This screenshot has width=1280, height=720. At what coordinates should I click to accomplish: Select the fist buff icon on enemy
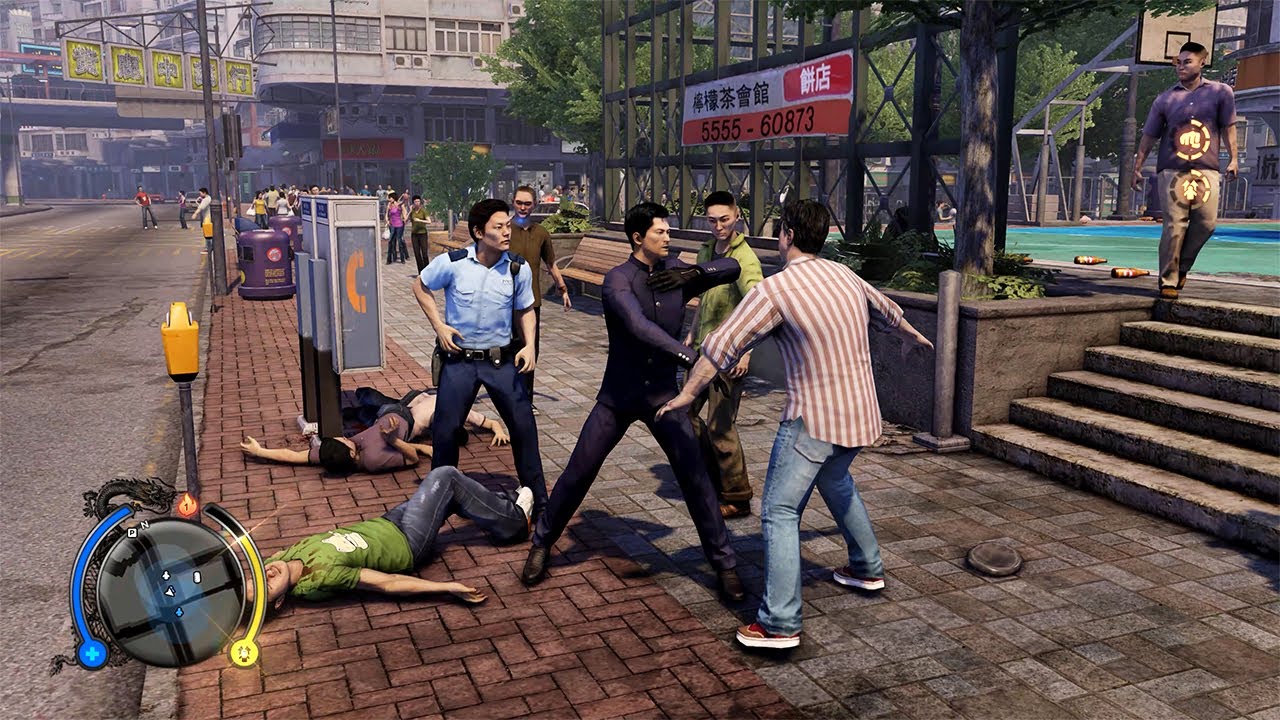pos(1191,139)
